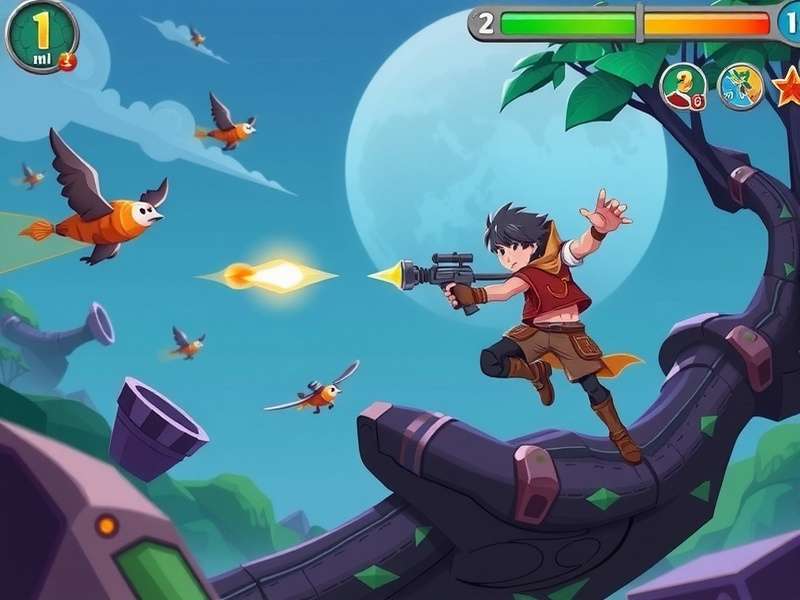Click the green round badge showing 1
Screen dimensions: 800x600
(x=41, y=36)
